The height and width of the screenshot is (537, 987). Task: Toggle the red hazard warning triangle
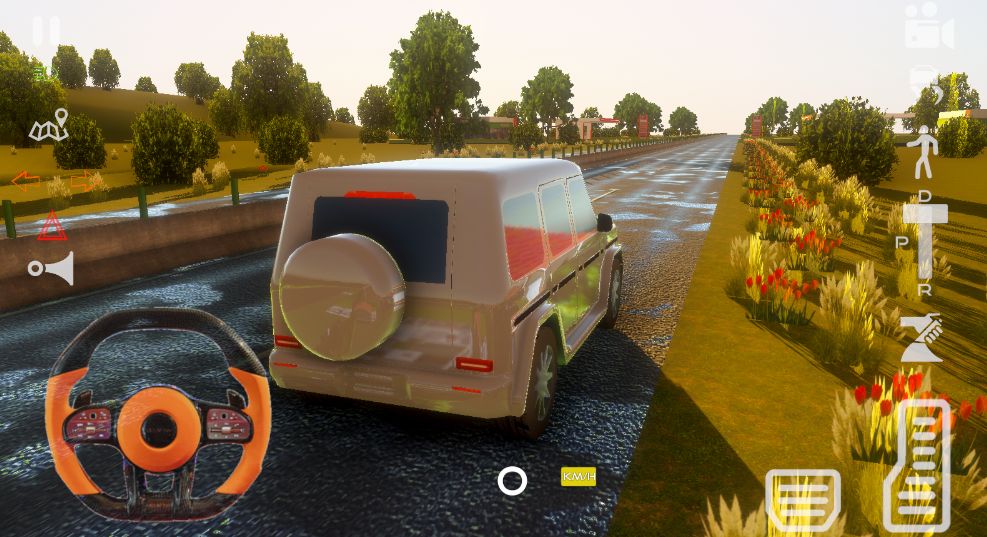point(52,227)
